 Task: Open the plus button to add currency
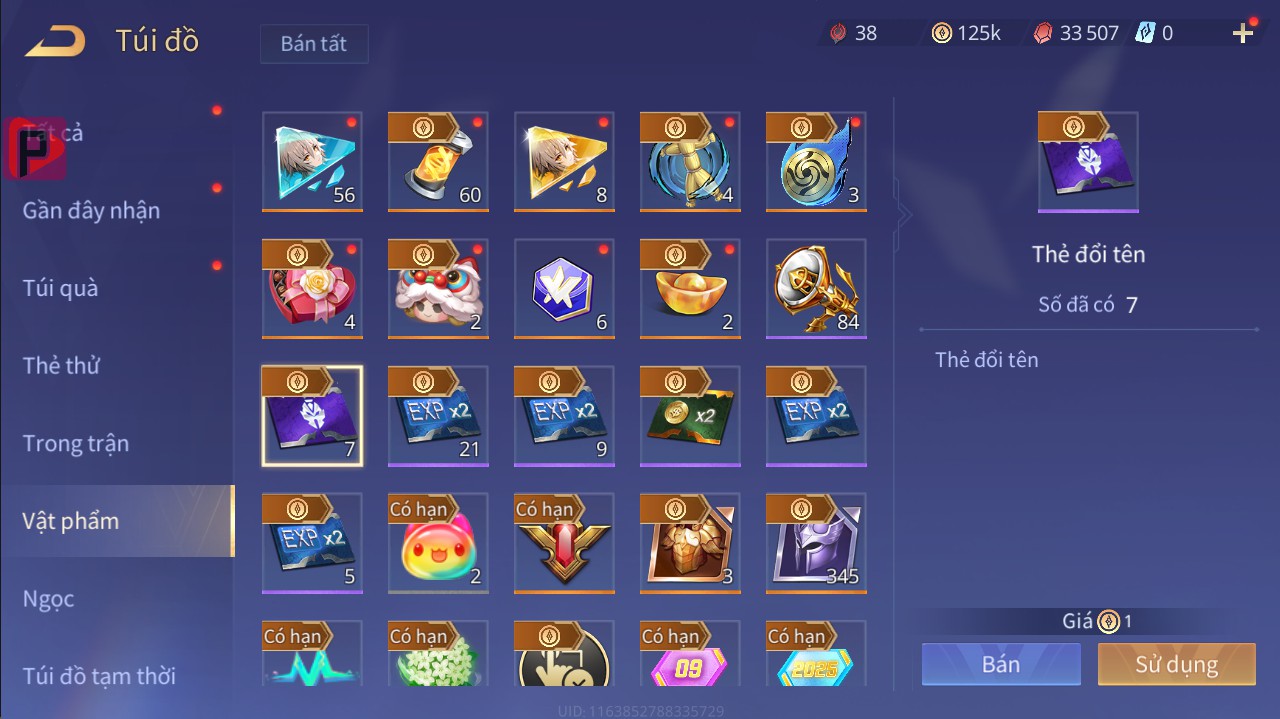pyautogui.click(x=1243, y=34)
